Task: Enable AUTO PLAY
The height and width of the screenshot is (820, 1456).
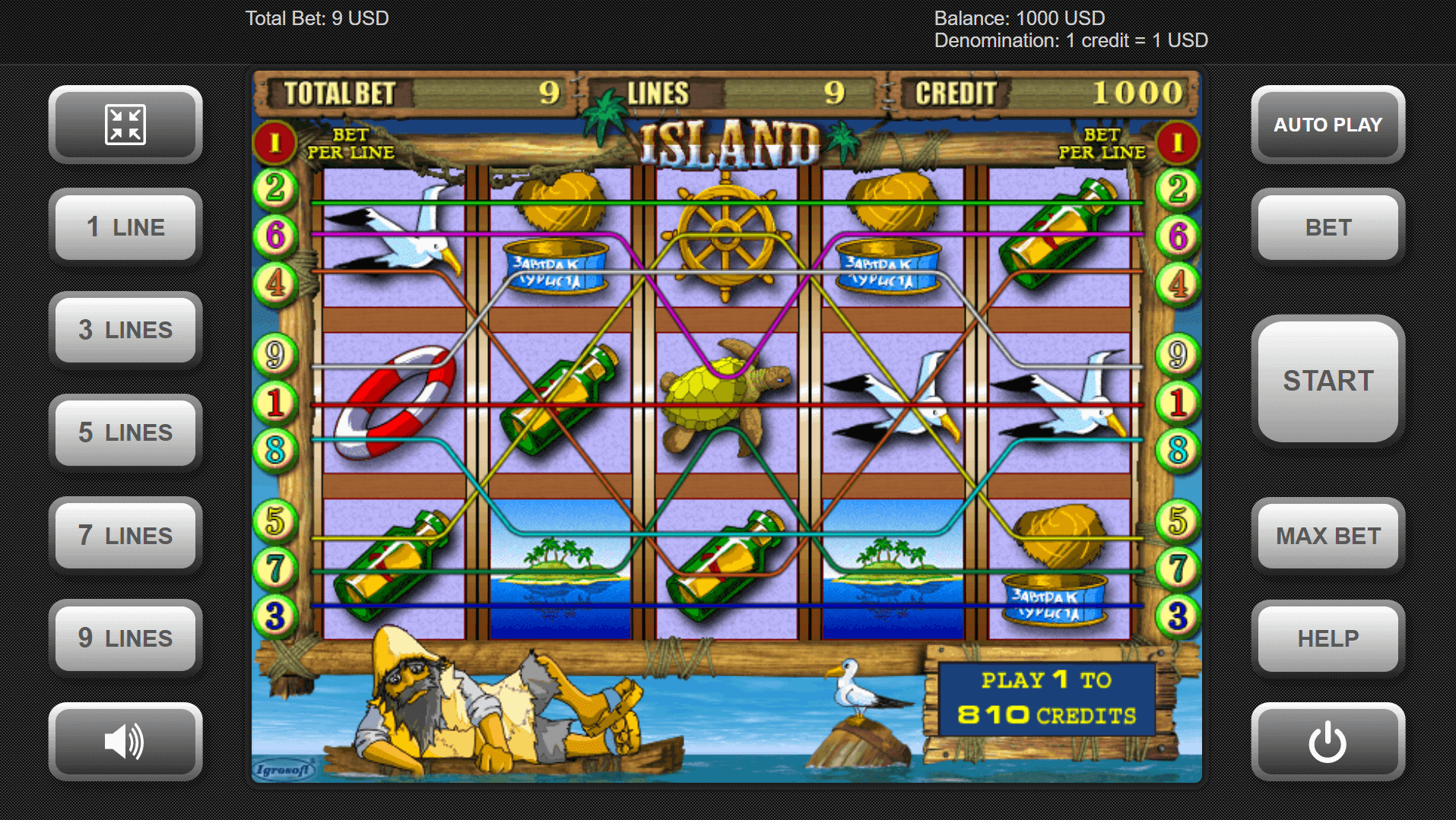Action: click(x=1328, y=125)
